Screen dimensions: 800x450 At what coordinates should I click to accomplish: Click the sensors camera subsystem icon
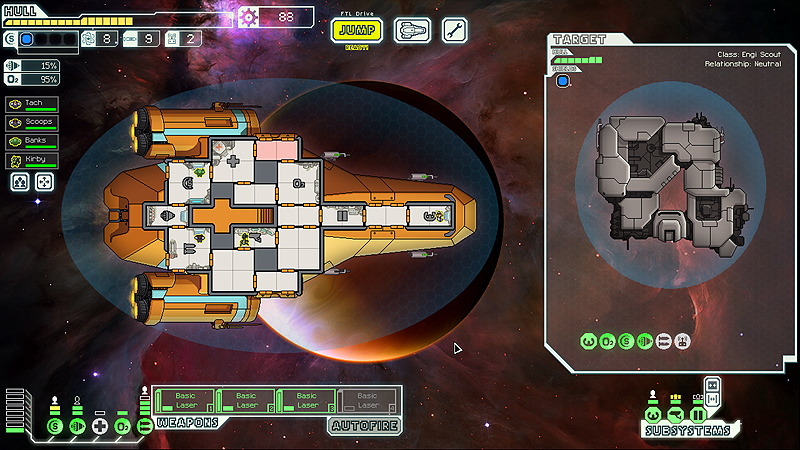tap(675, 414)
